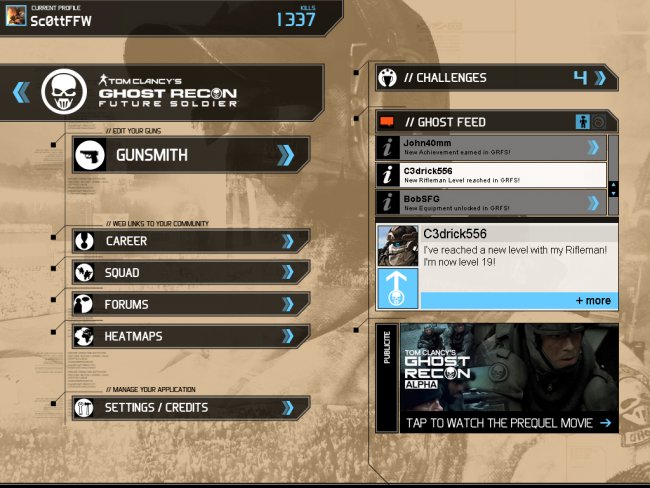
Task: Click the Ghost Feed blue person filter icon
Action: [x=583, y=122]
